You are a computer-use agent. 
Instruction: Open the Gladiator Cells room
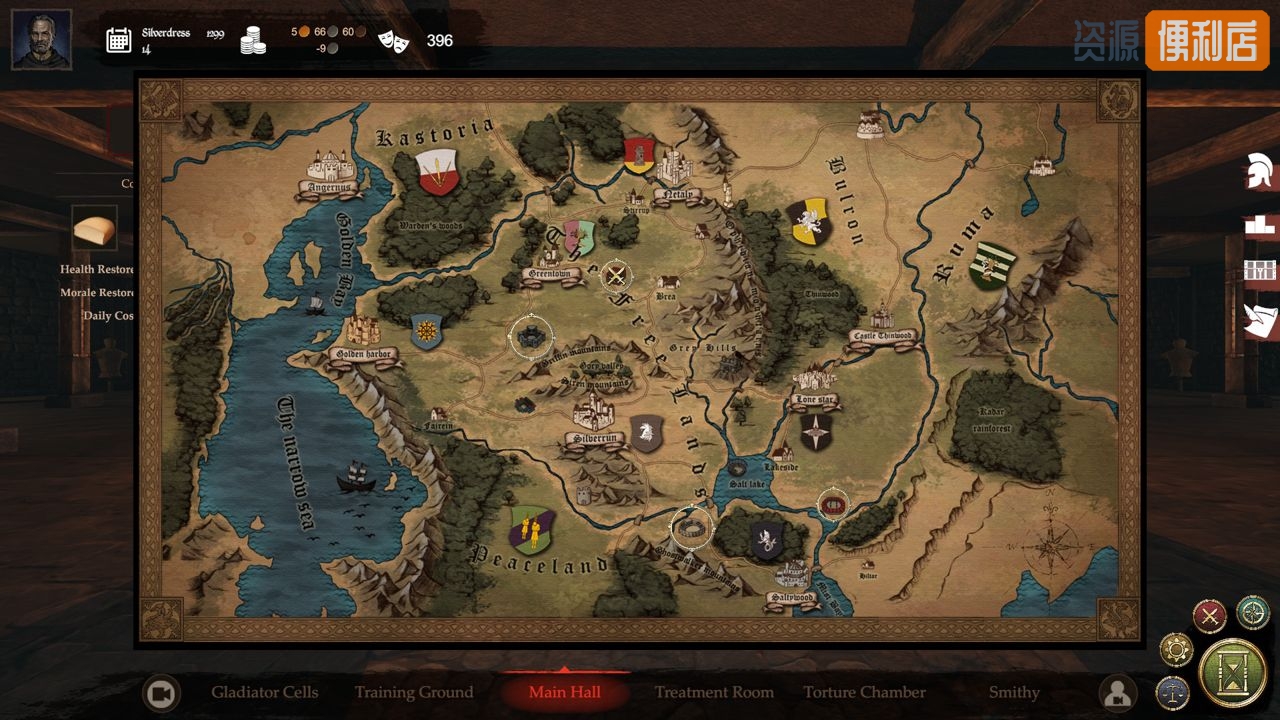point(264,692)
